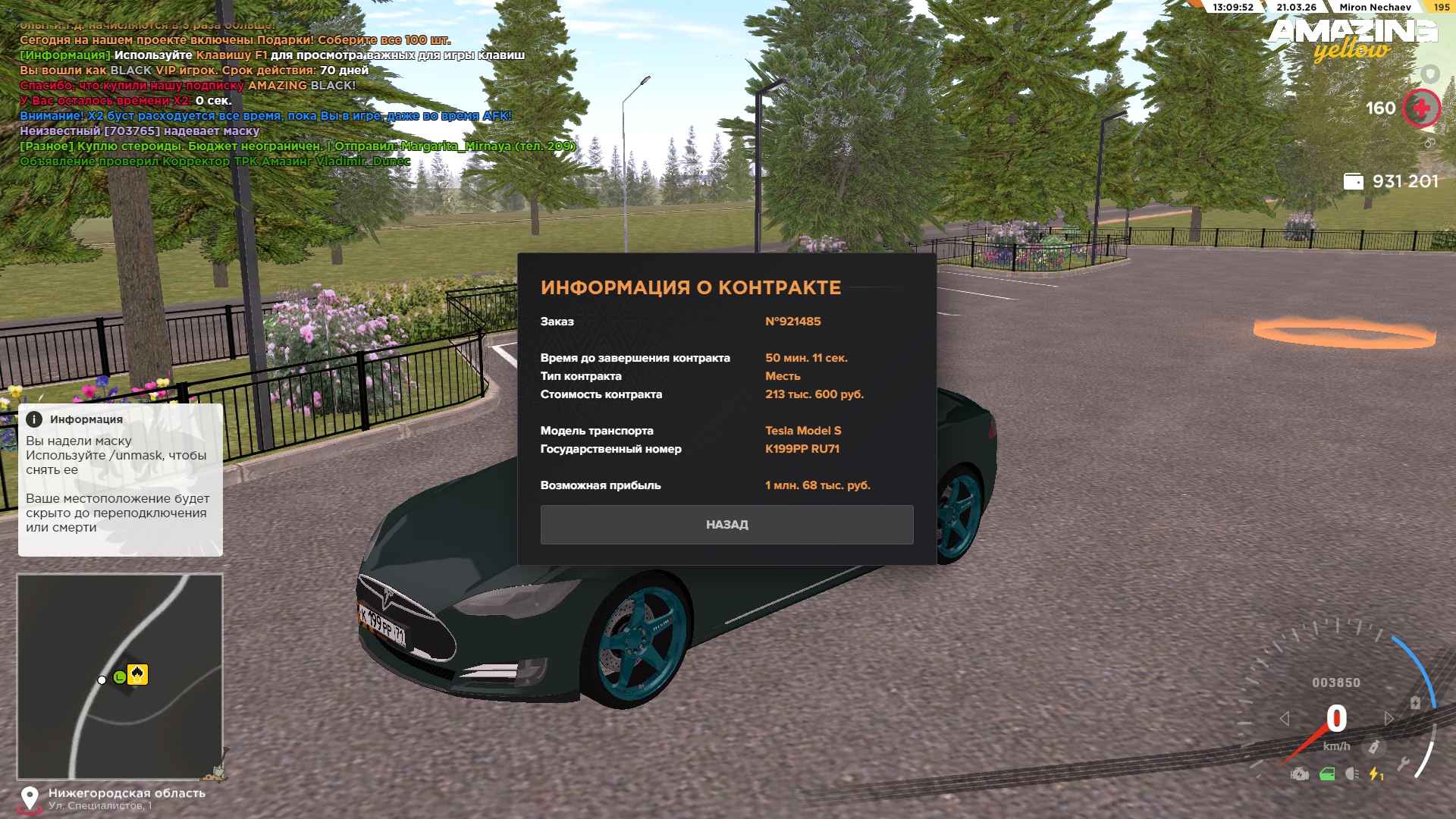Click the wrench repair icon
The image size is (1456, 819).
point(1404,764)
